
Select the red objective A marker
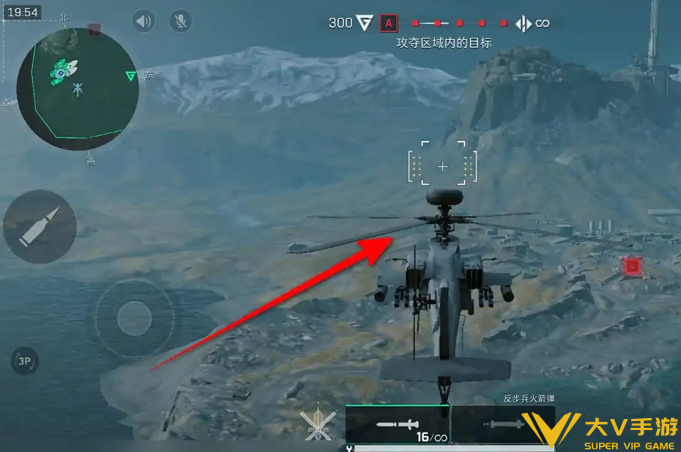(389, 22)
